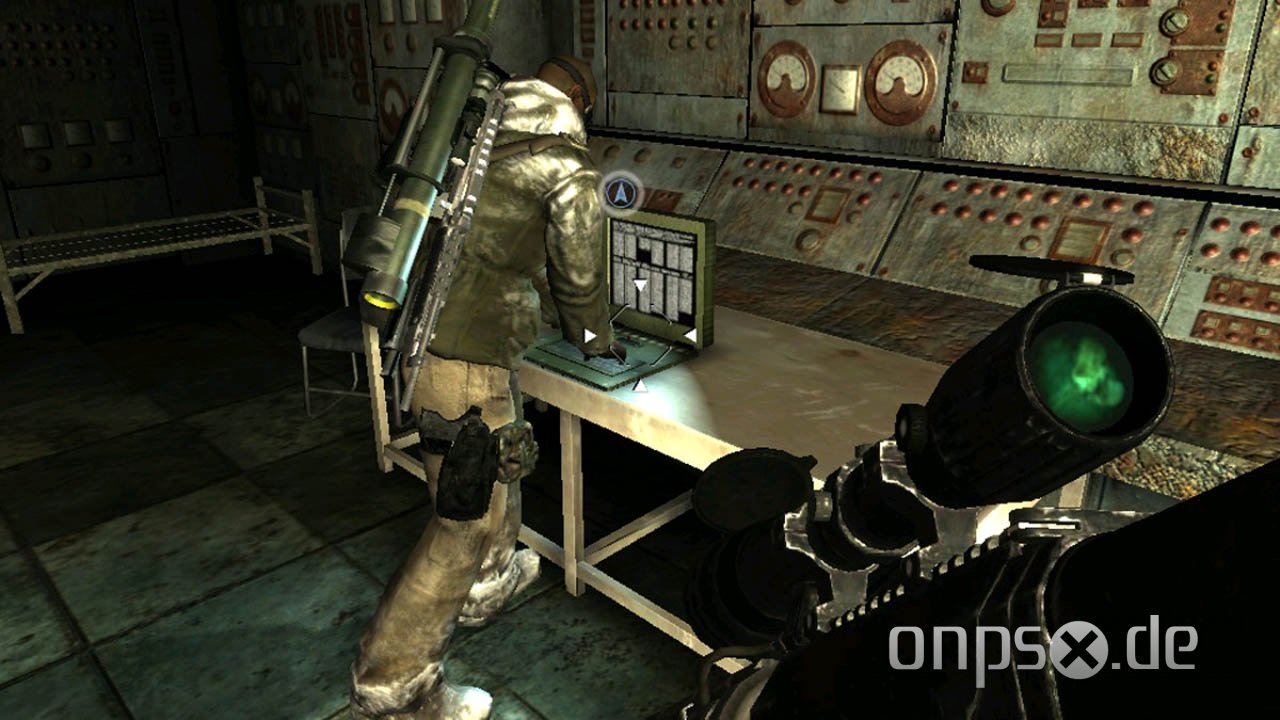Click the downward arrow below the laptop keyboard
The width and height of the screenshot is (1280, 720).
coord(640,385)
